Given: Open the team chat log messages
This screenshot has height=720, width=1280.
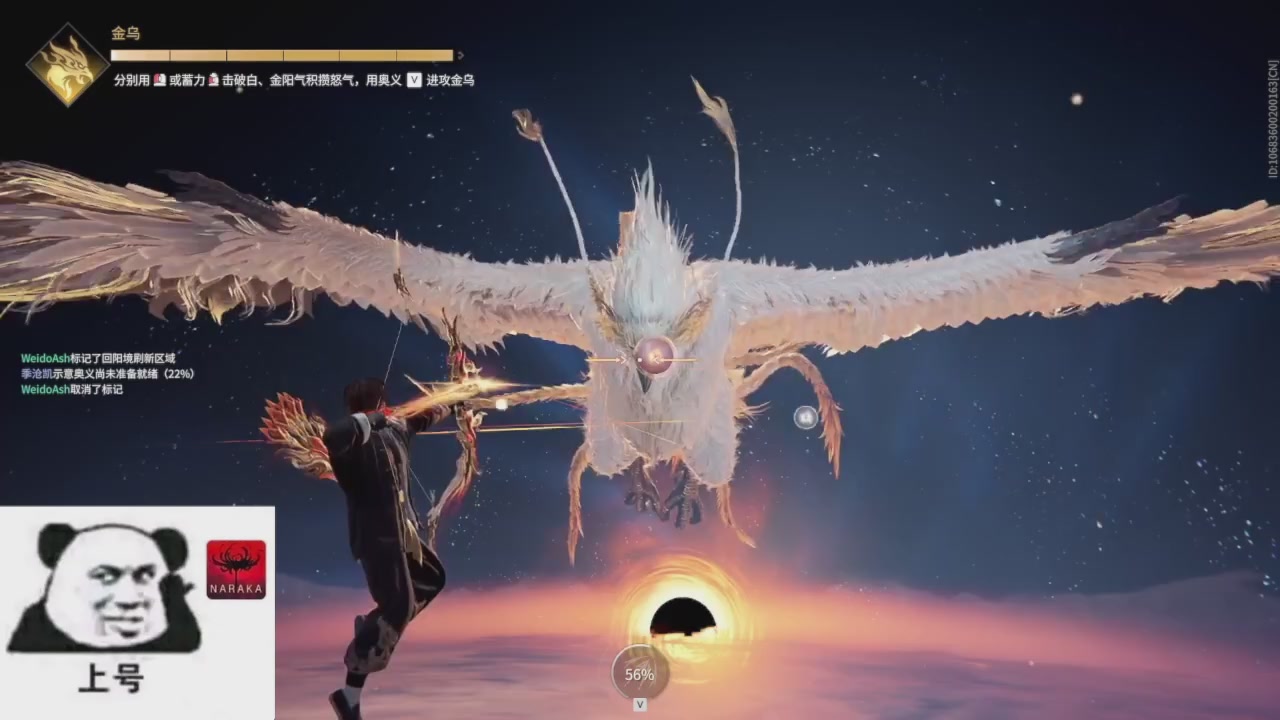Looking at the screenshot, I should [107, 373].
